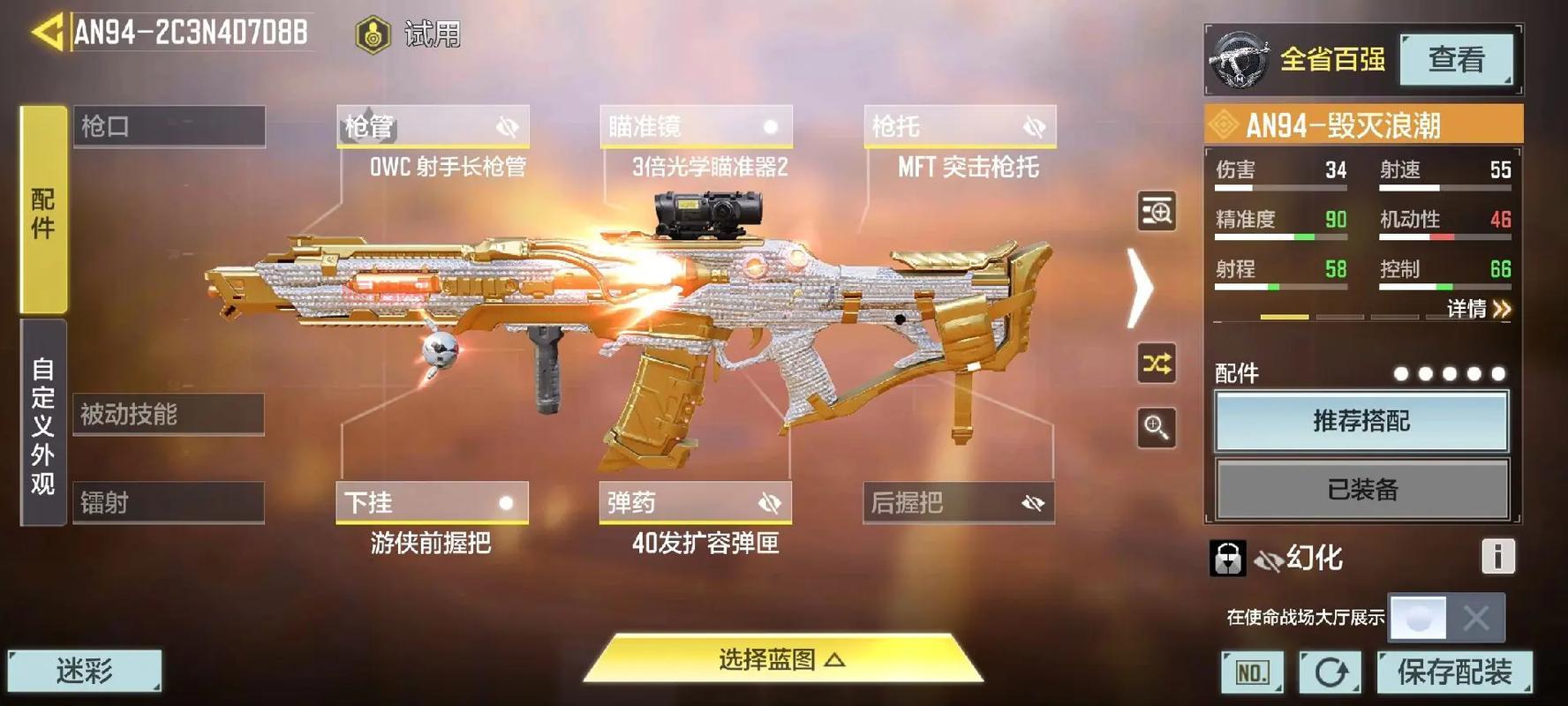Select the 弹药 ammunition slot
This screenshot has width=1568, height=706.
point(695,502)
